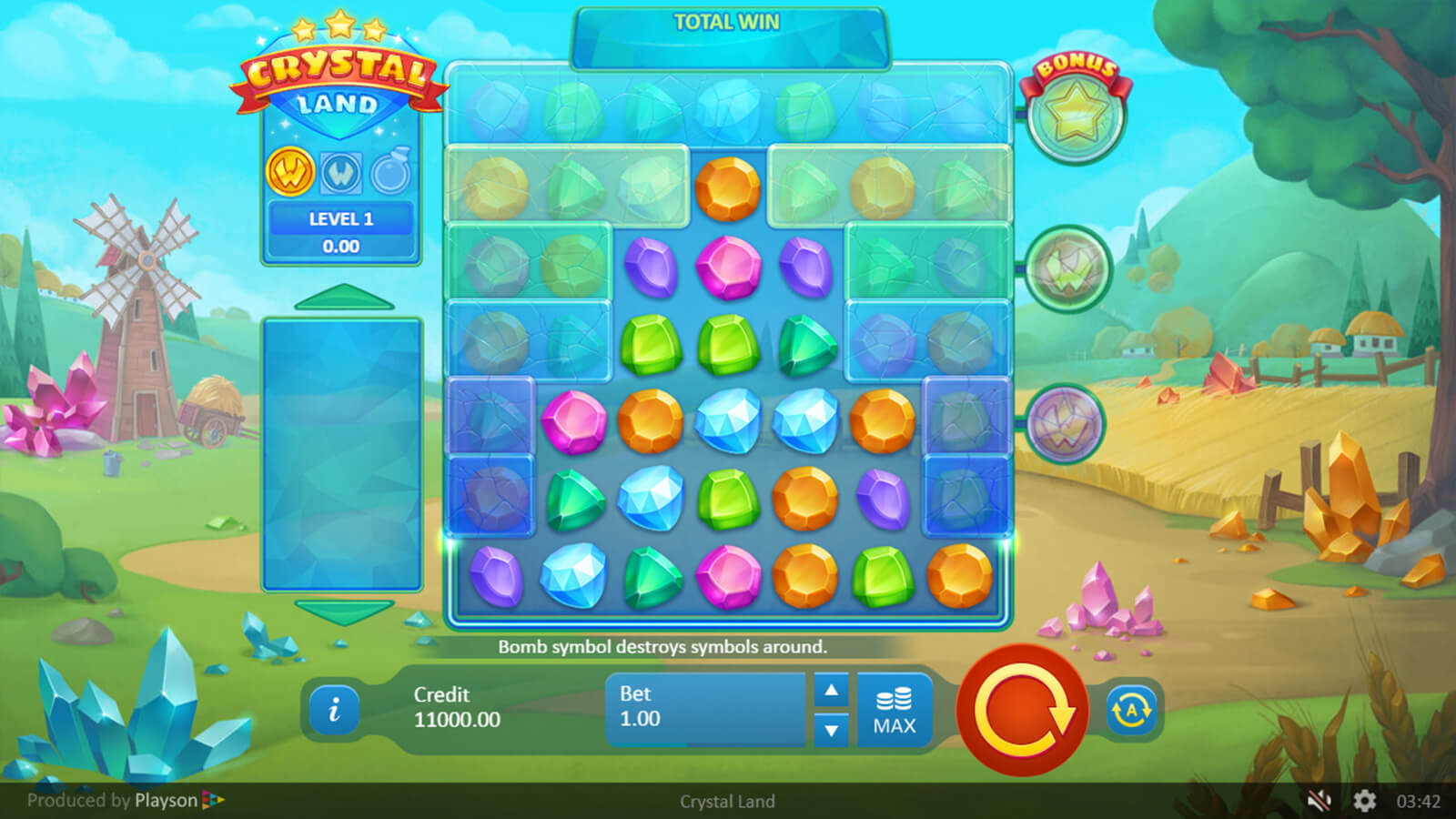Decrease the bet amount
The image size is (1456, 819).
coord(831,730)
